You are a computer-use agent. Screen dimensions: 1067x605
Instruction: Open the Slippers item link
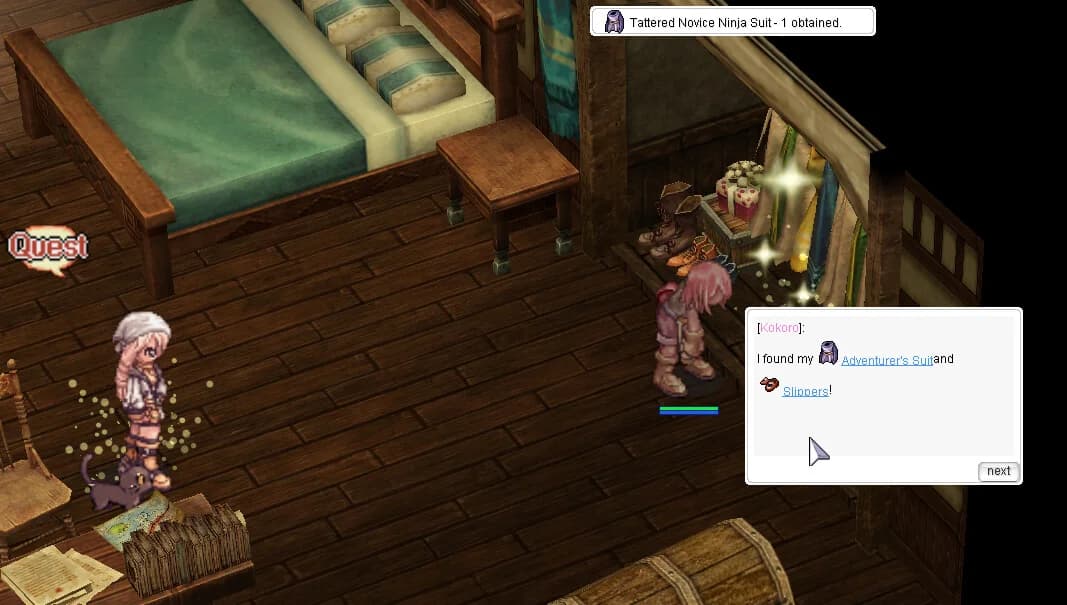[x=805, y=391]
